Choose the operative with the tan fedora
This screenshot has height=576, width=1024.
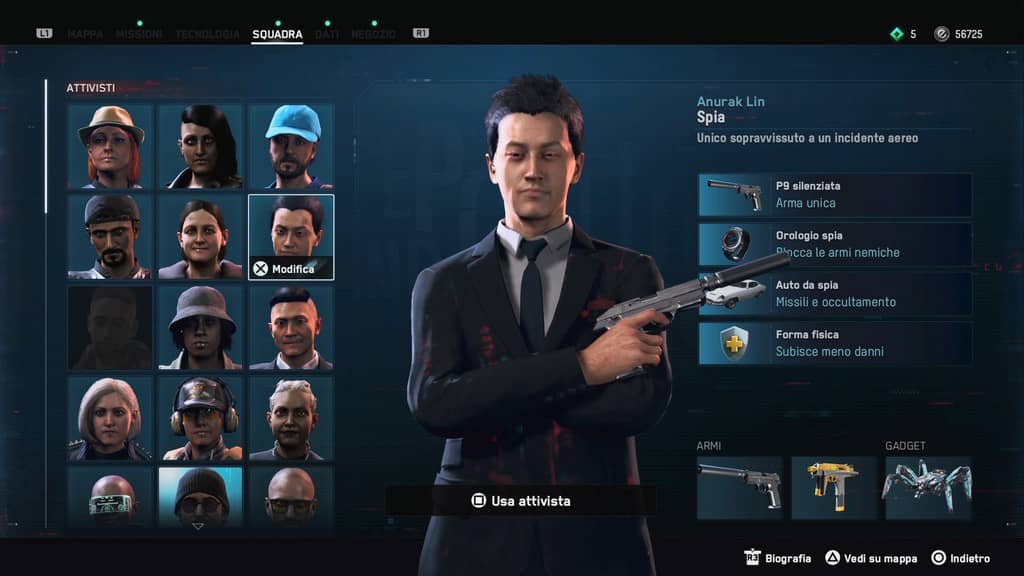tap(110, 146)
